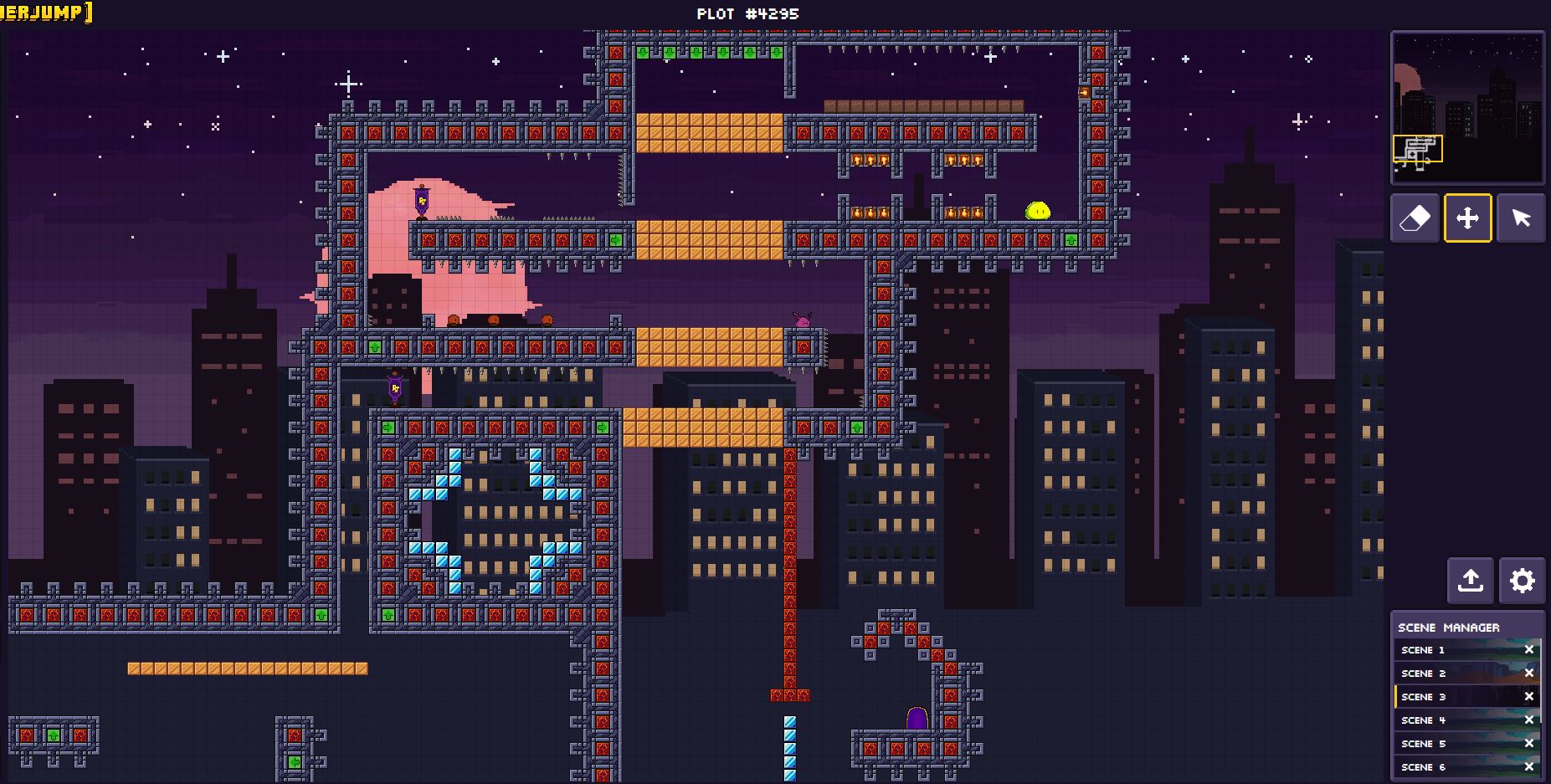Click the minimap preview panel
Viewport: 1551px width, 784px height.
tap(1467, 107)
